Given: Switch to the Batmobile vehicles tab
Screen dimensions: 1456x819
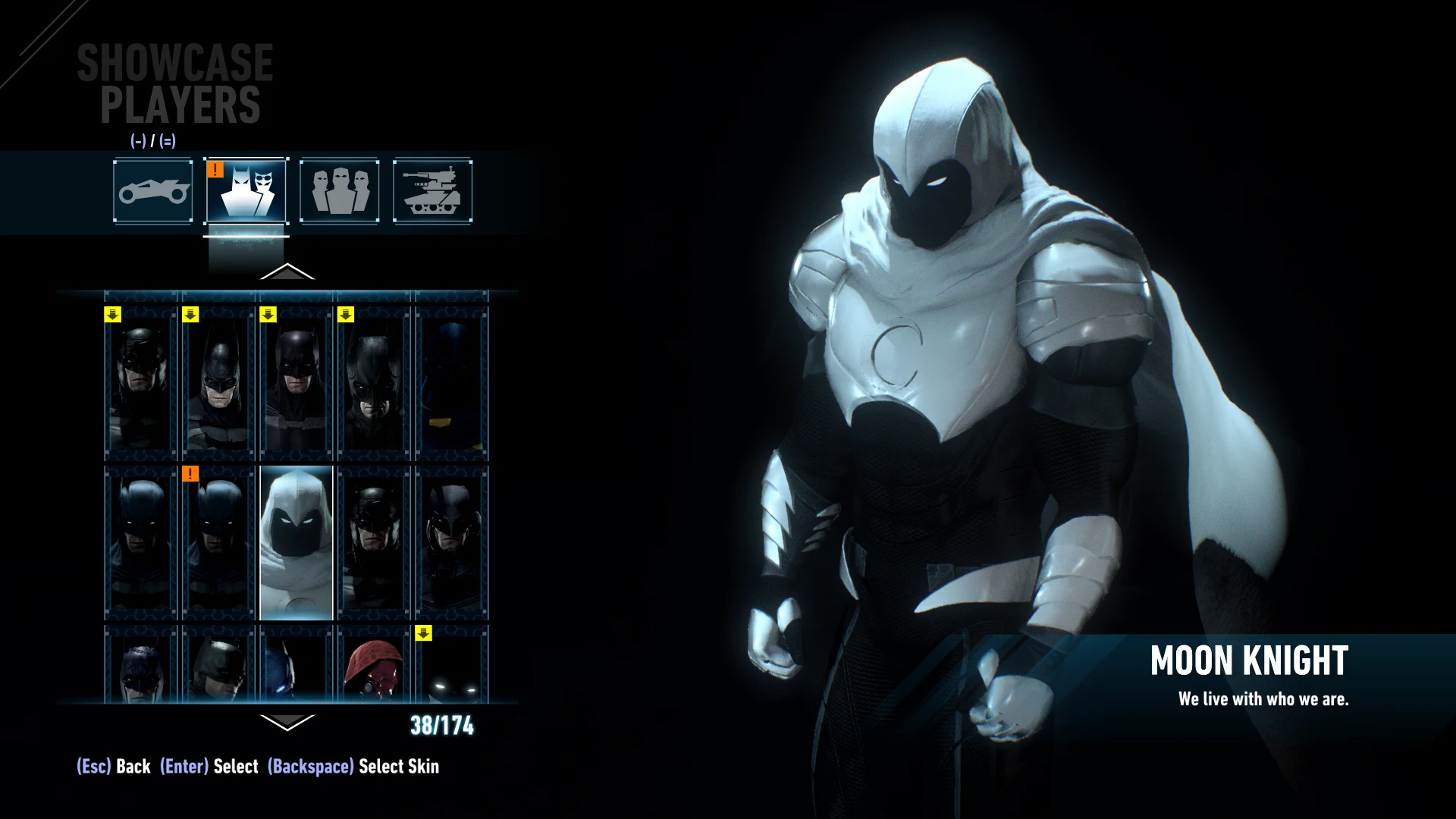Looking at the screenshot, I should [x=153, y=191].
